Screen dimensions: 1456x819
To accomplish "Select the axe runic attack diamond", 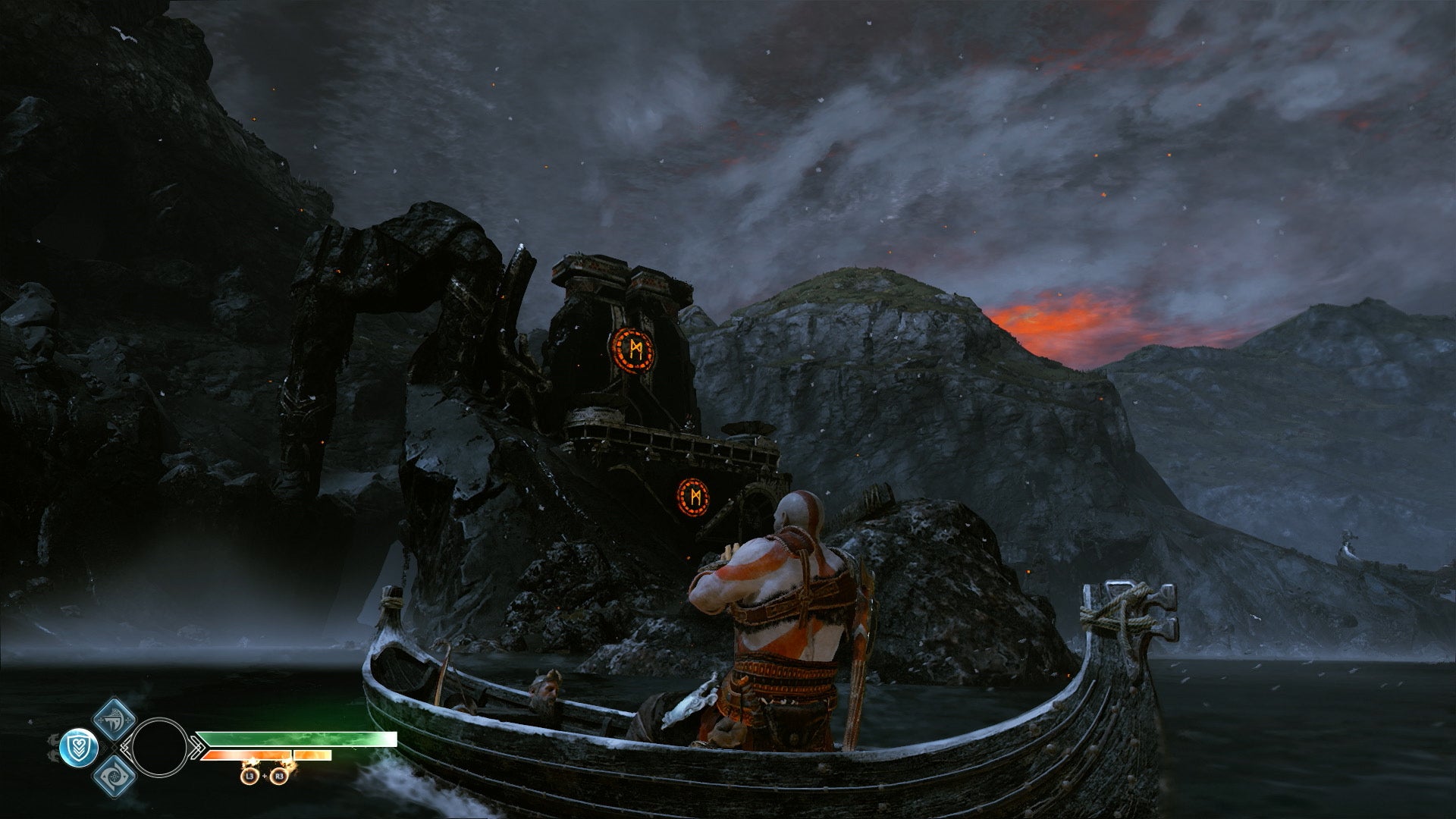I will click(114, 719).
